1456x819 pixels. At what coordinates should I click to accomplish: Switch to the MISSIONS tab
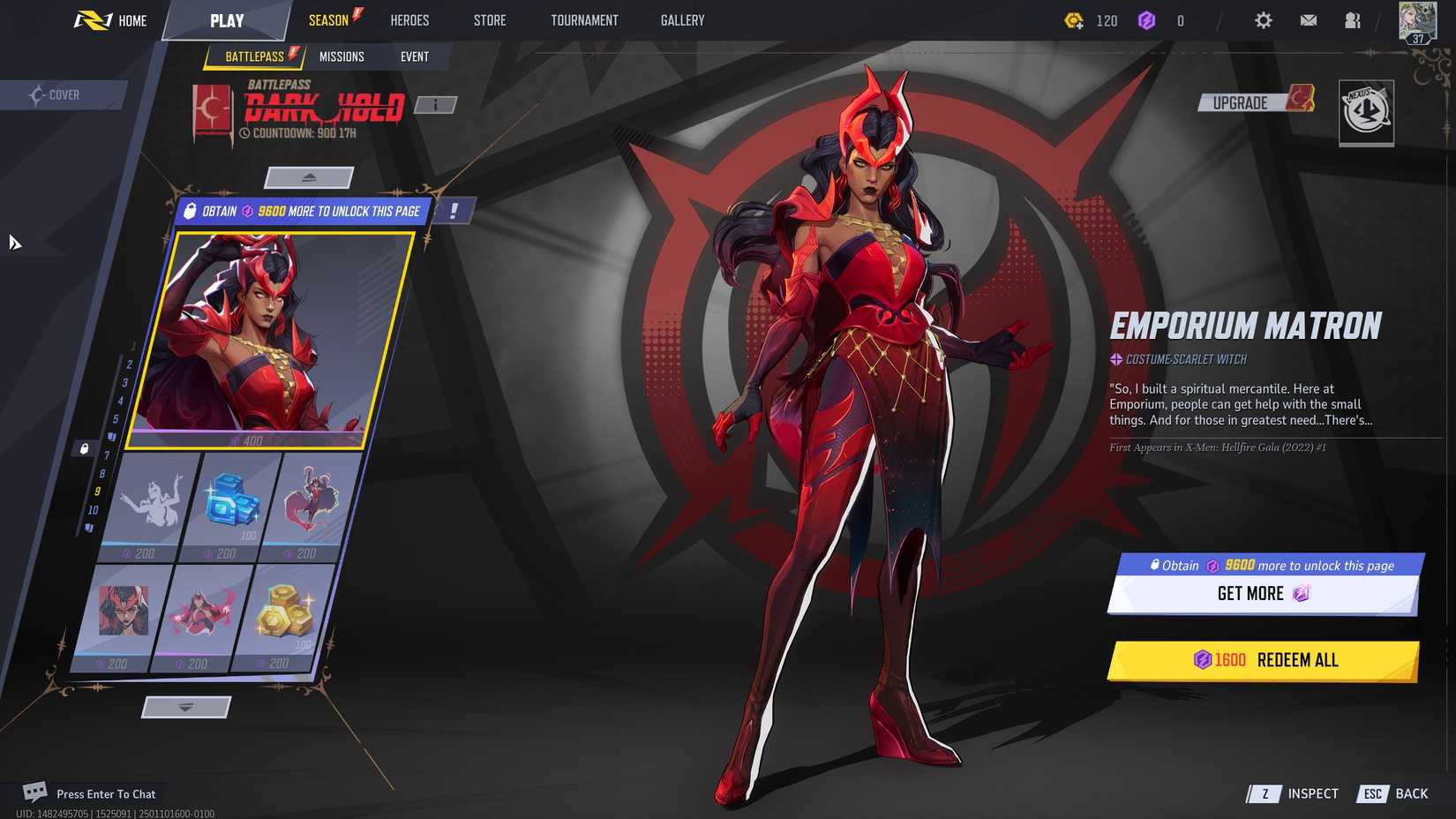click(x=341, y=56)
